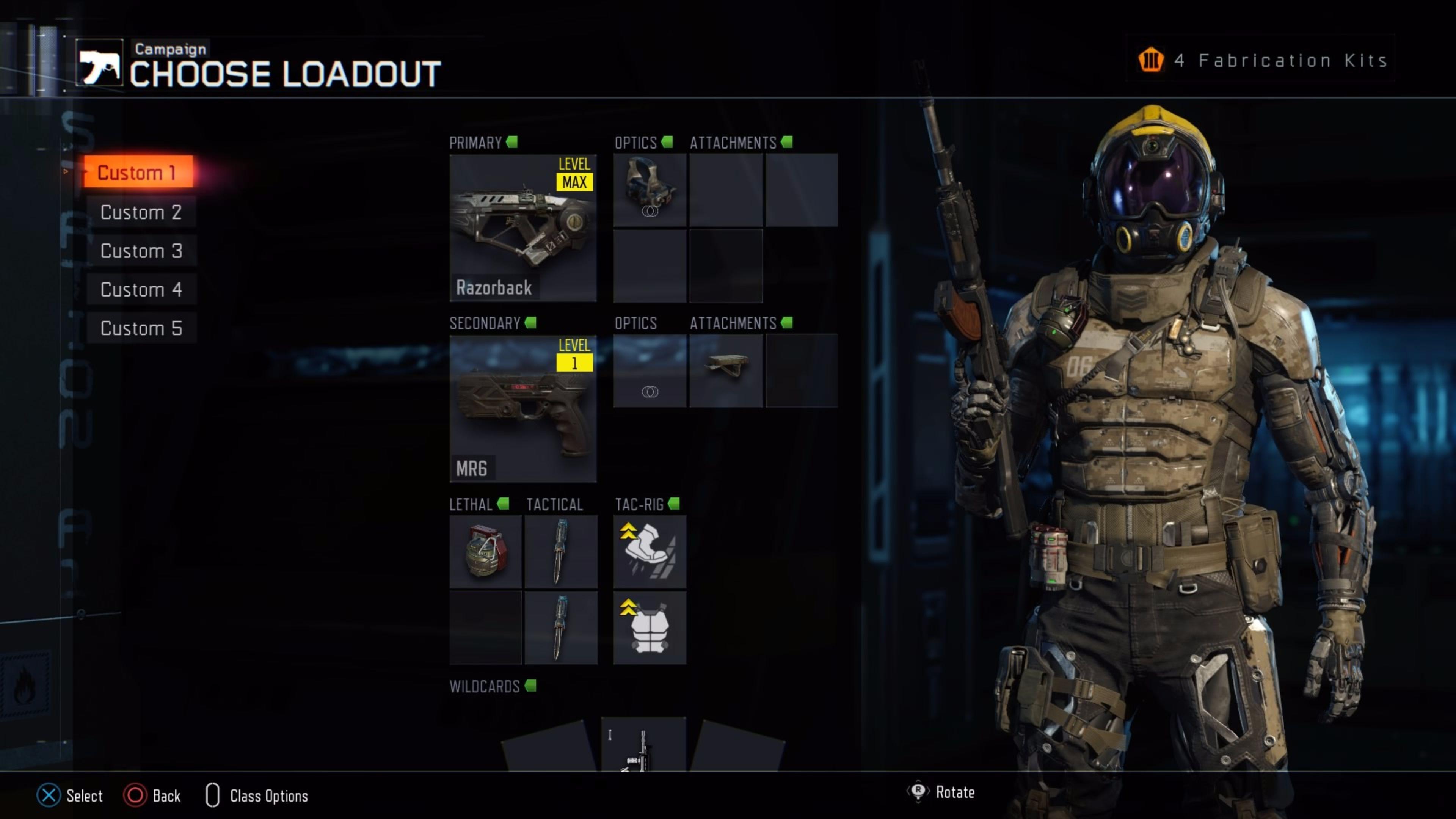Select the winged boot tac-rig slot
Image resolution: width=1456 pixels, height=819 pixels.
click(650, 552)
